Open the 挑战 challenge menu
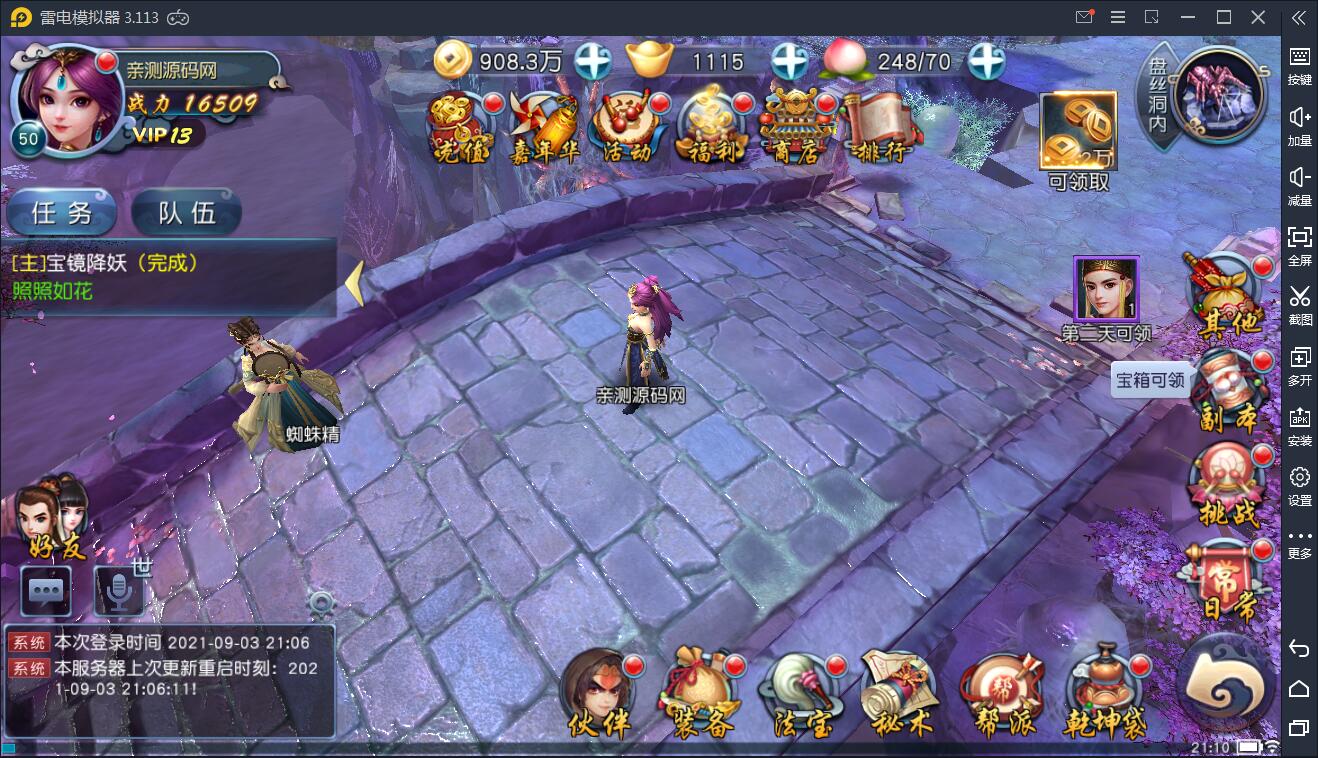Screen dimensions: 1318x758 pyautogui.click(x=1227, y=486)
